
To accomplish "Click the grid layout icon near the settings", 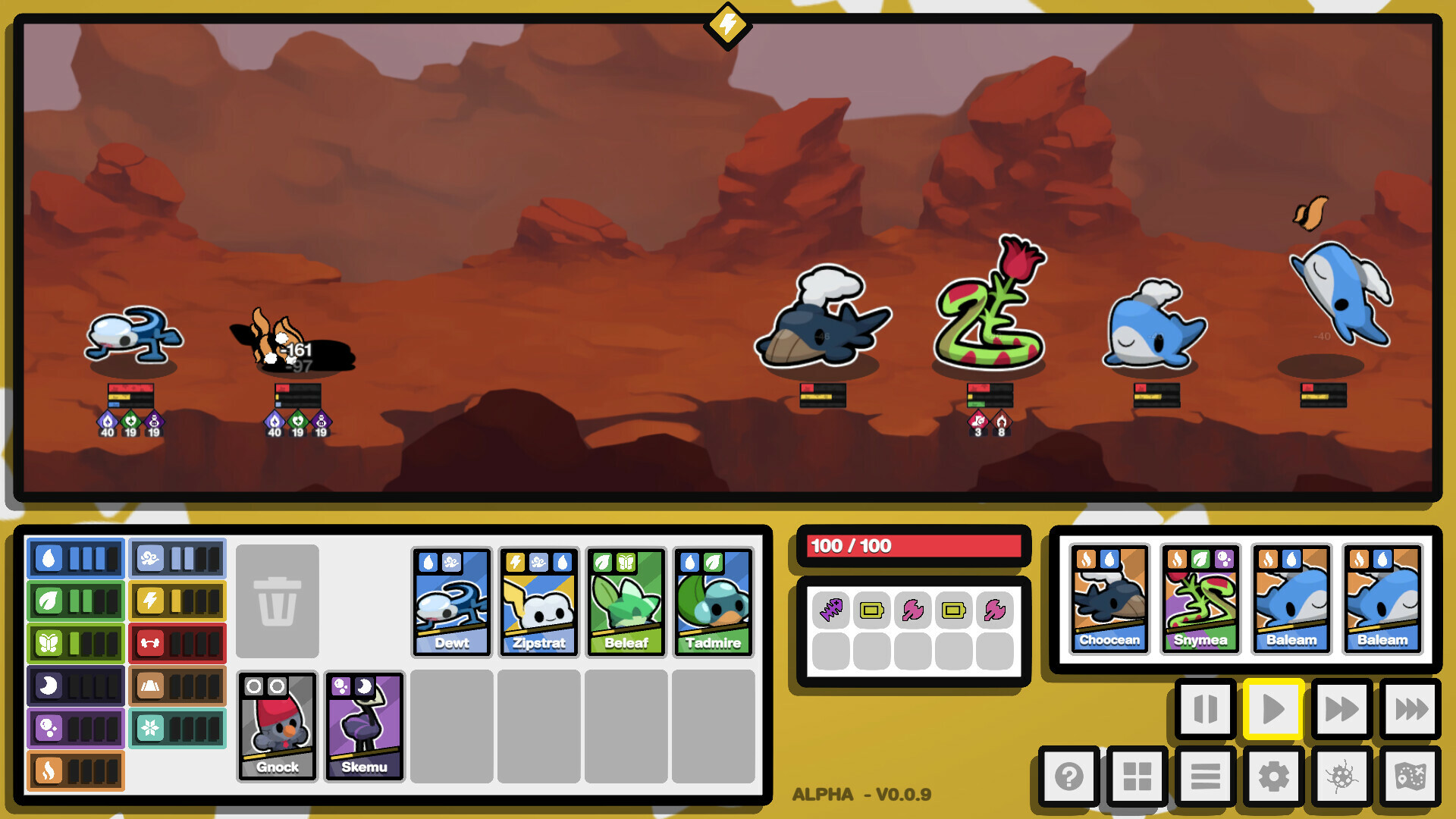I will [x=1137, y=777].
